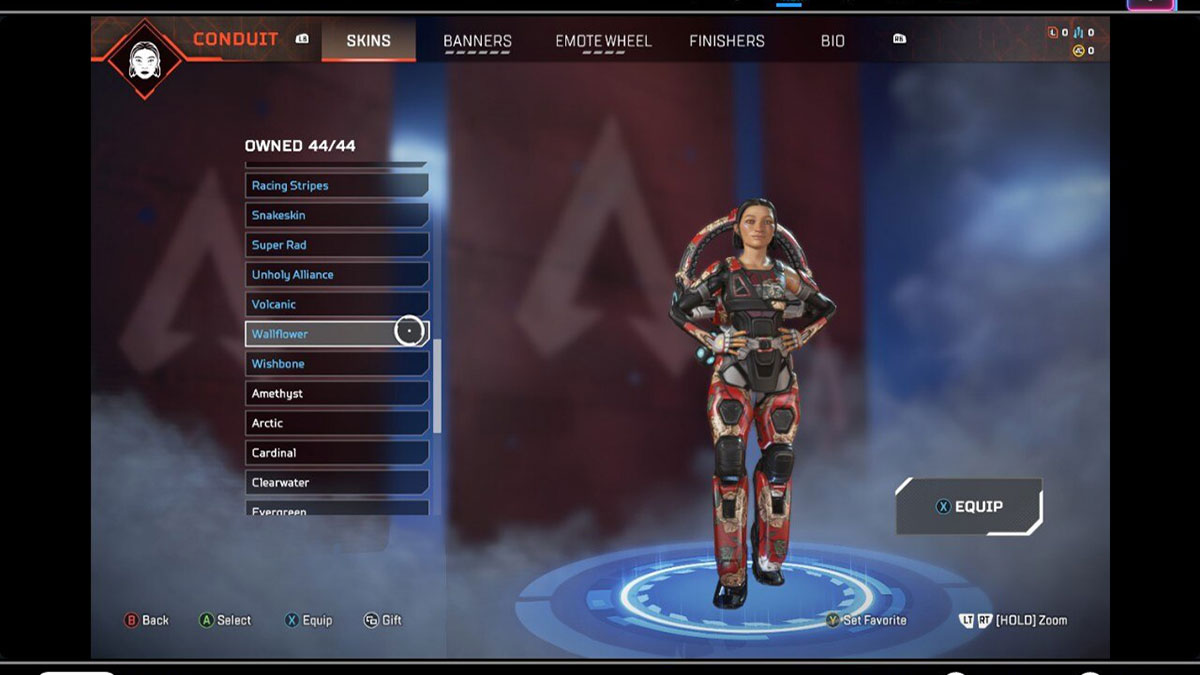This screenshot has height=675, width=1200.
Task: Choose the Arctic skin
Action: (336, 423)
